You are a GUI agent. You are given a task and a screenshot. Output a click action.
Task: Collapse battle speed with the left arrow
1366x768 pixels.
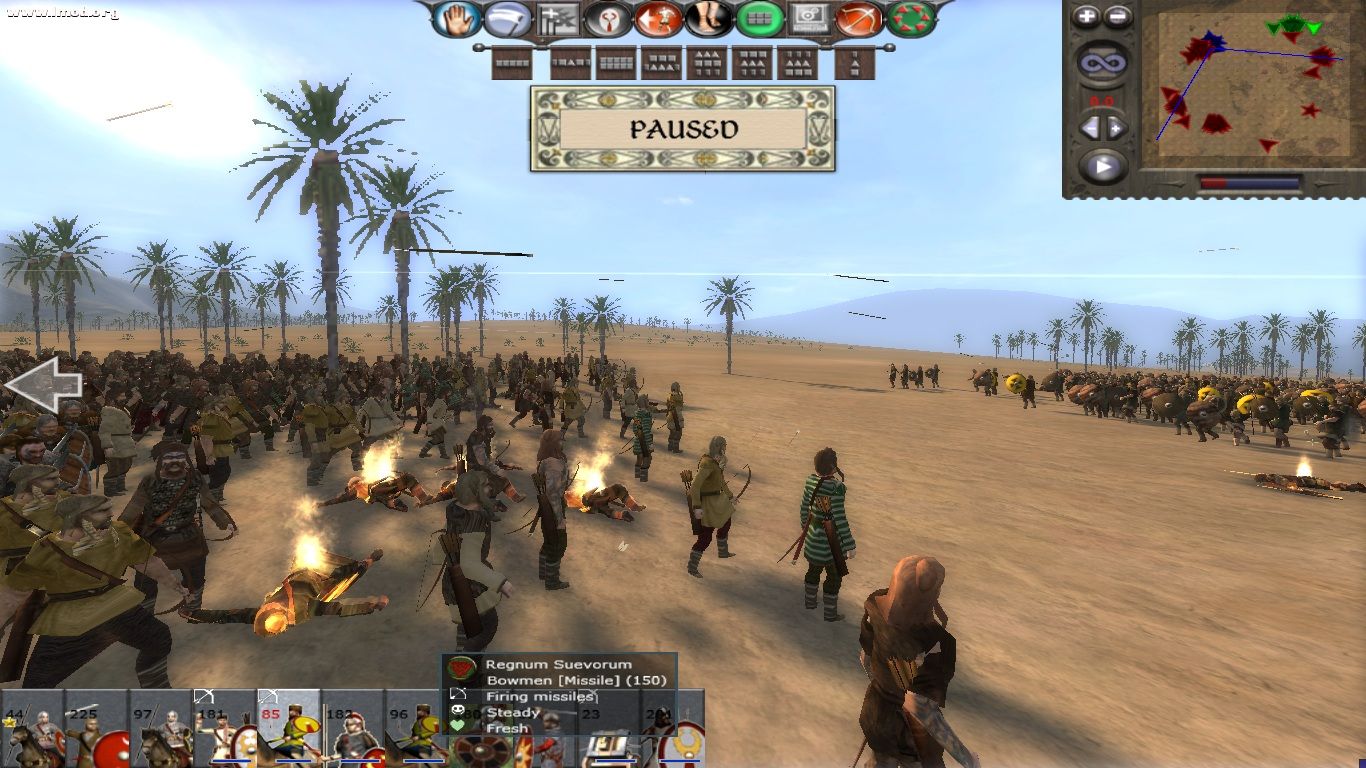1090,125
